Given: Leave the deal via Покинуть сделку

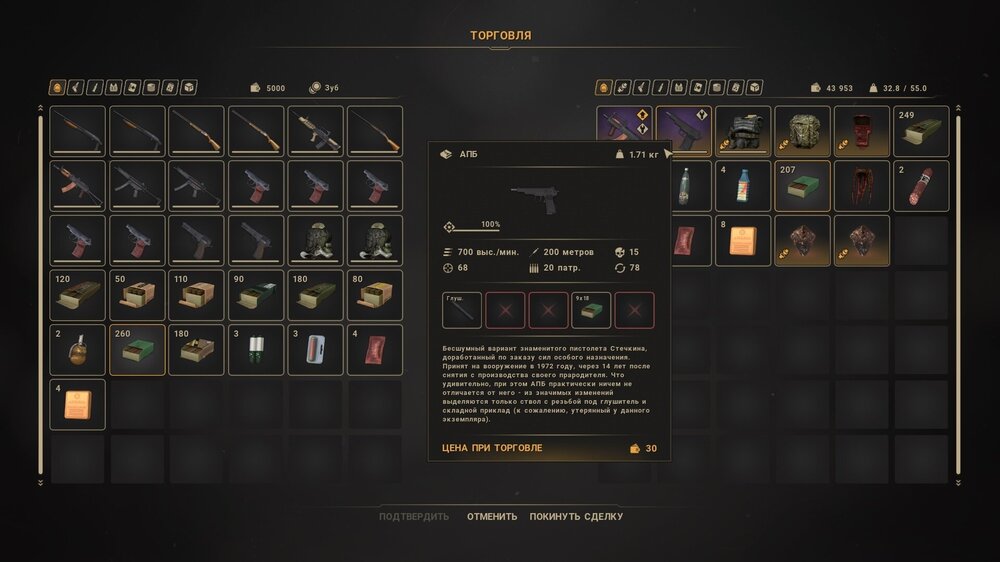Looking at the screenshot, I should 576,517.
